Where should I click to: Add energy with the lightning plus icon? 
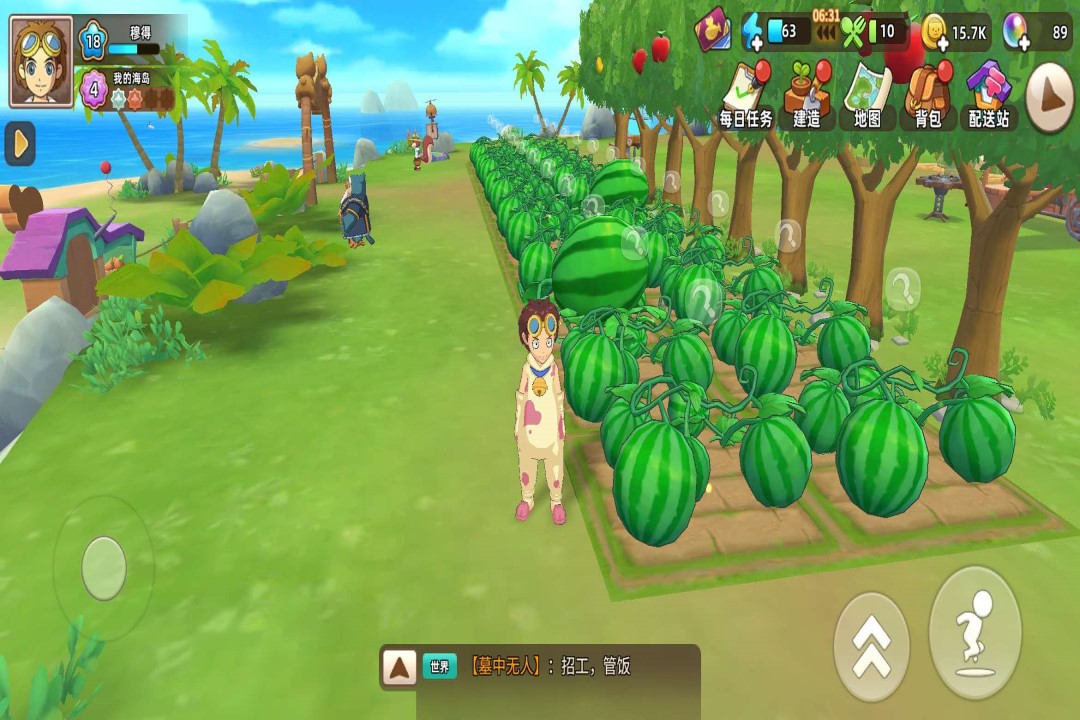click(x=753, y=32)
